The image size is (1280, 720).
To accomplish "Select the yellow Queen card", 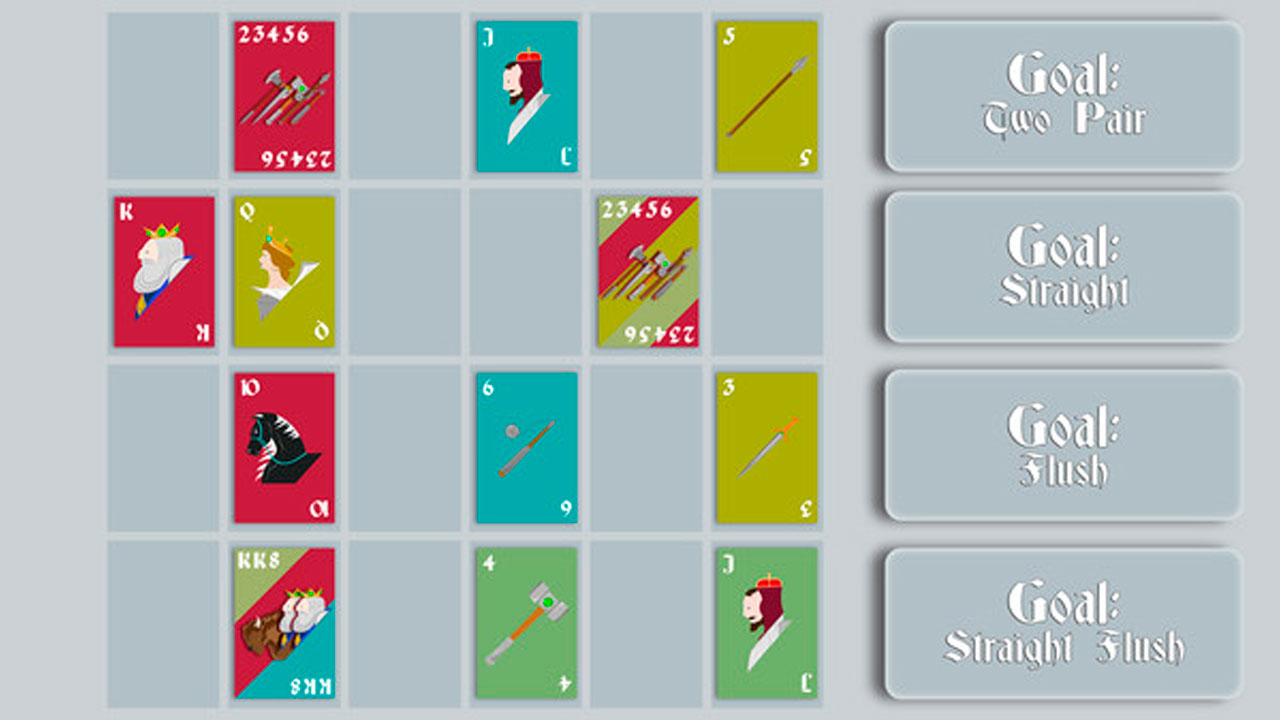I will pos(283,270).
